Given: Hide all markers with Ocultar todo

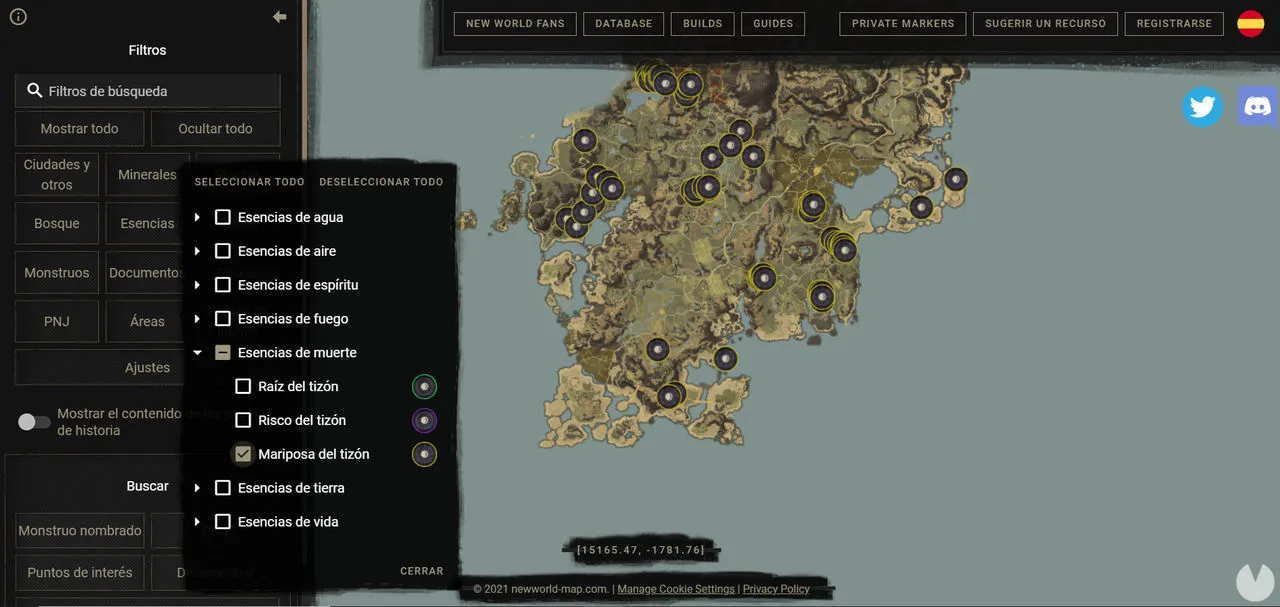Looking at the screenshot, I should pos(215,129).
